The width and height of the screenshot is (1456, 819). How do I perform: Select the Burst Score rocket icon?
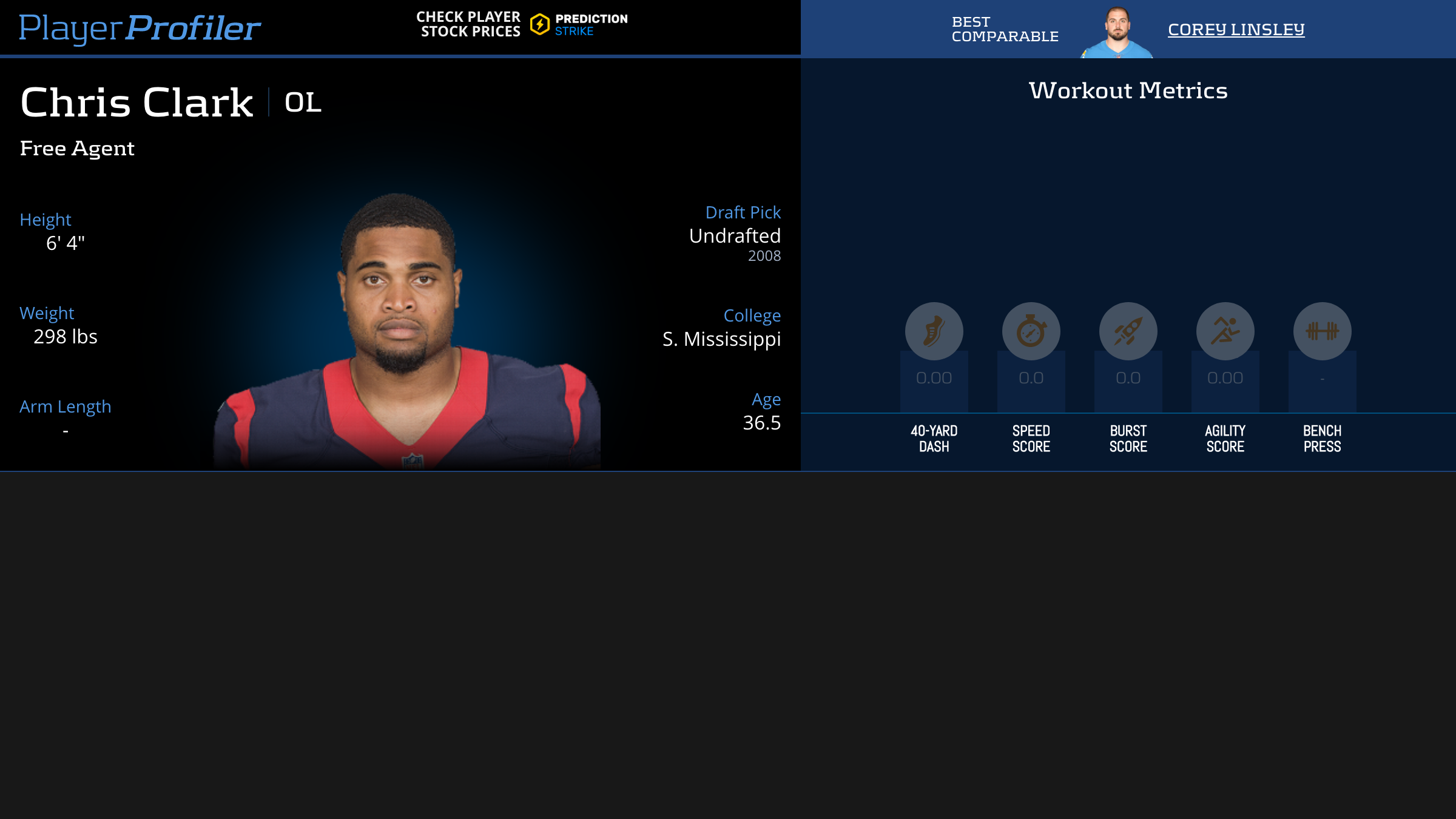coord(1128,331)
